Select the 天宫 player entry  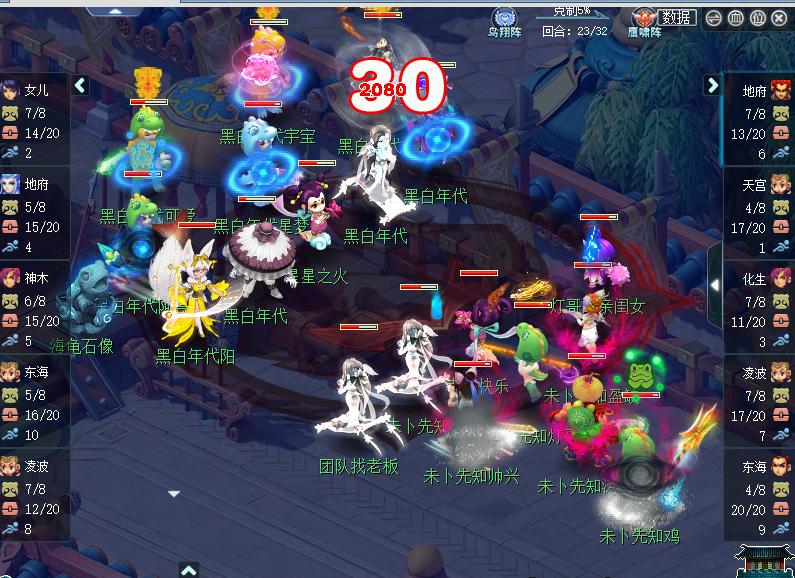pyautogui.click(x=755, y=185)
